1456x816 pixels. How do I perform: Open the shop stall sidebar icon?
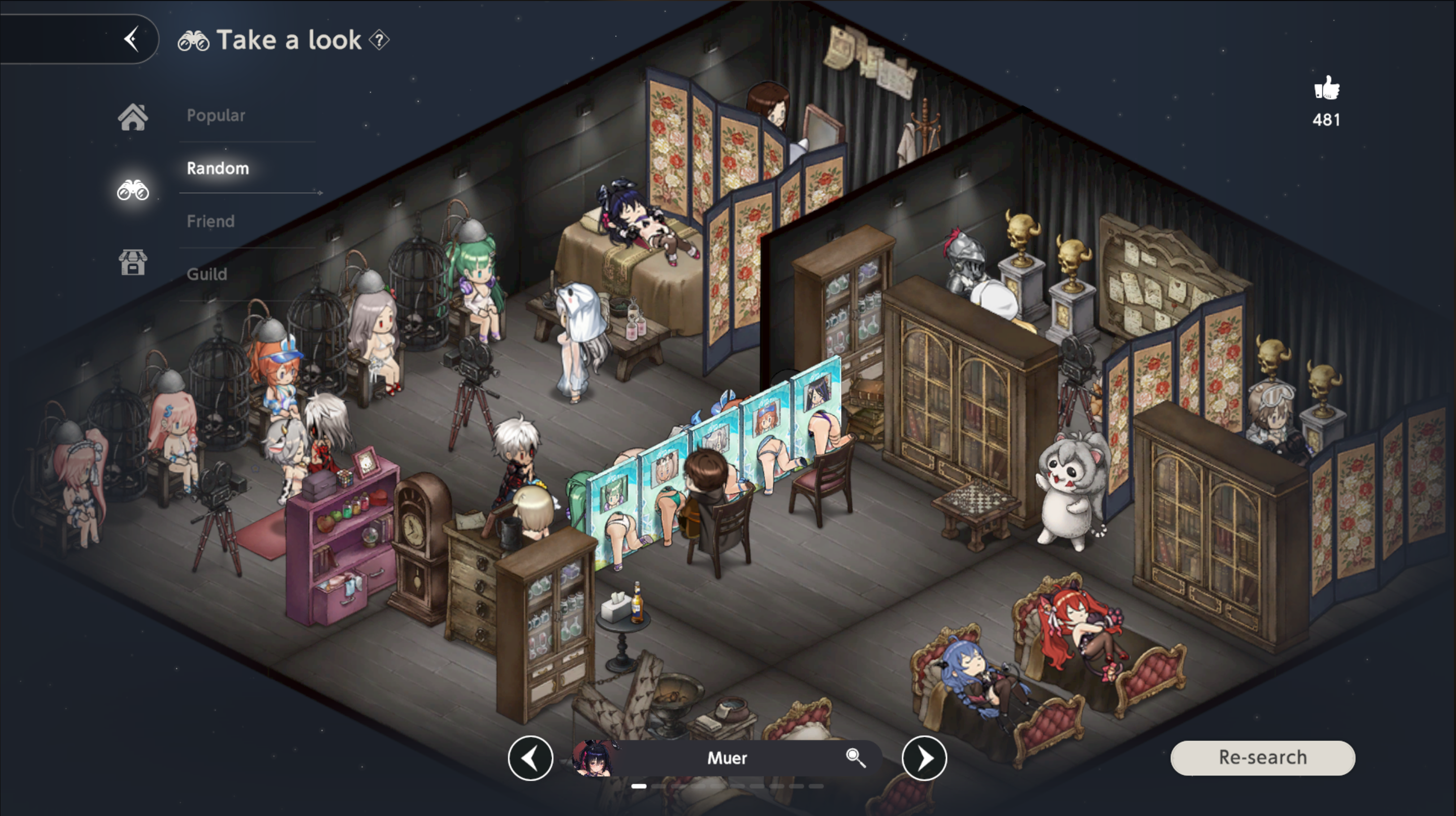[133, 262]
